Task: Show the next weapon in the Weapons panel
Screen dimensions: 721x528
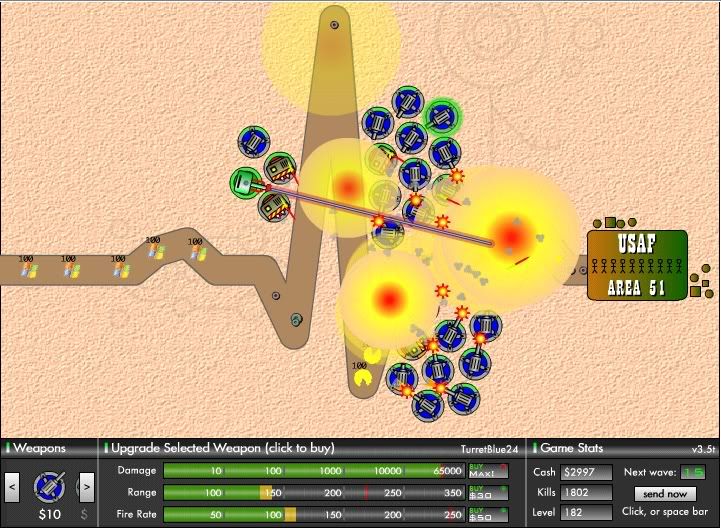Action: click(x=86, y=487)
